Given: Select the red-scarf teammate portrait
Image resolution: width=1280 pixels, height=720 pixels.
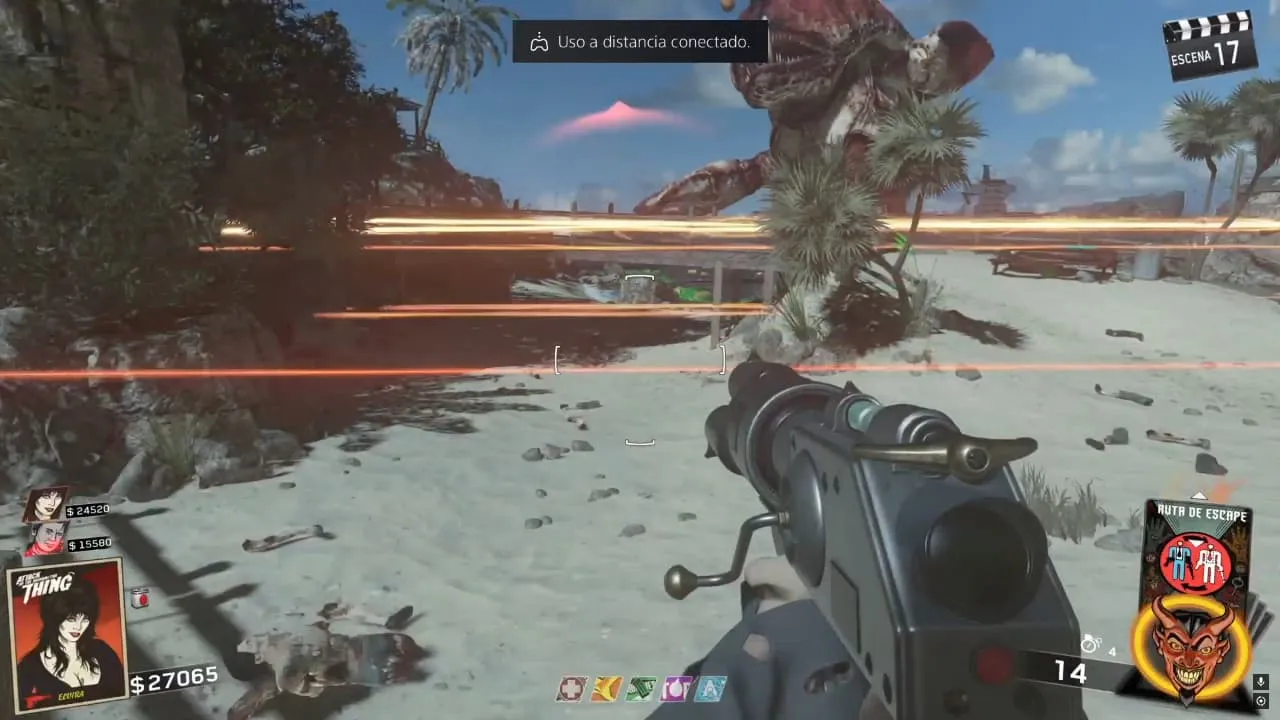Looking at the screenshot, I should (x=47, y=539).
